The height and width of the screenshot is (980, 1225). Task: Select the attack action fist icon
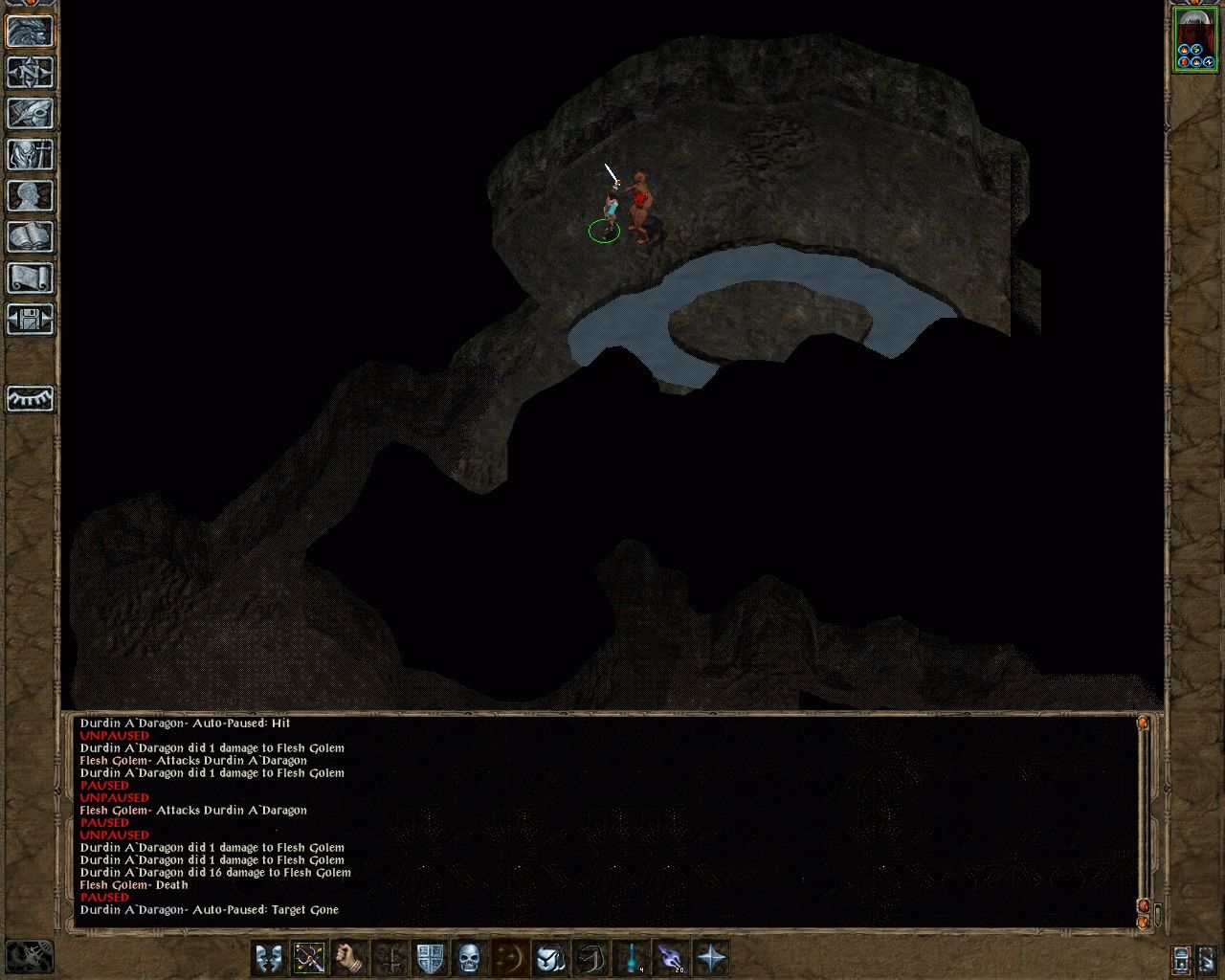coord(349,954)
